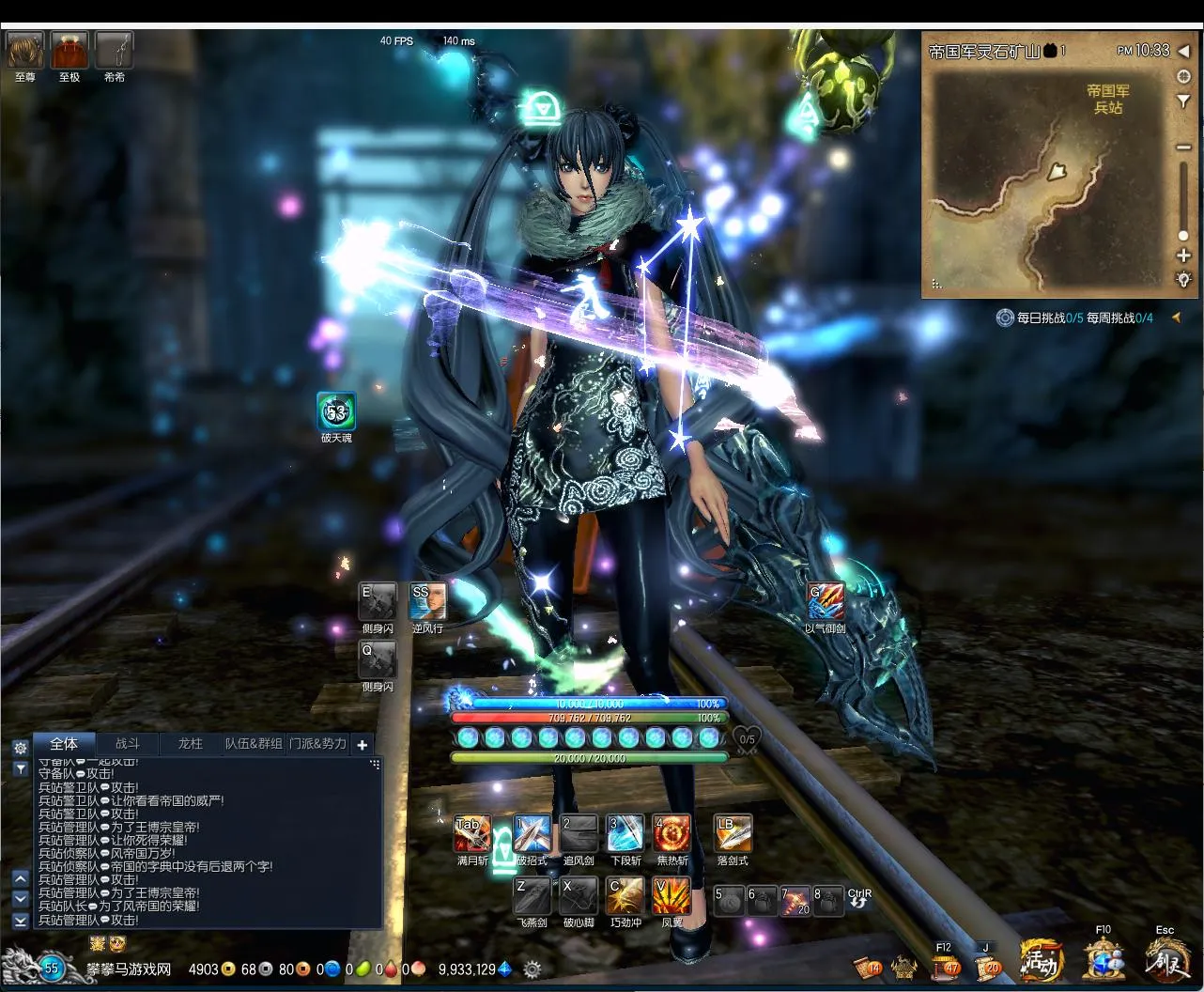Use the 破招式 skill
The image size is (1204, 992).
[532, 833]
